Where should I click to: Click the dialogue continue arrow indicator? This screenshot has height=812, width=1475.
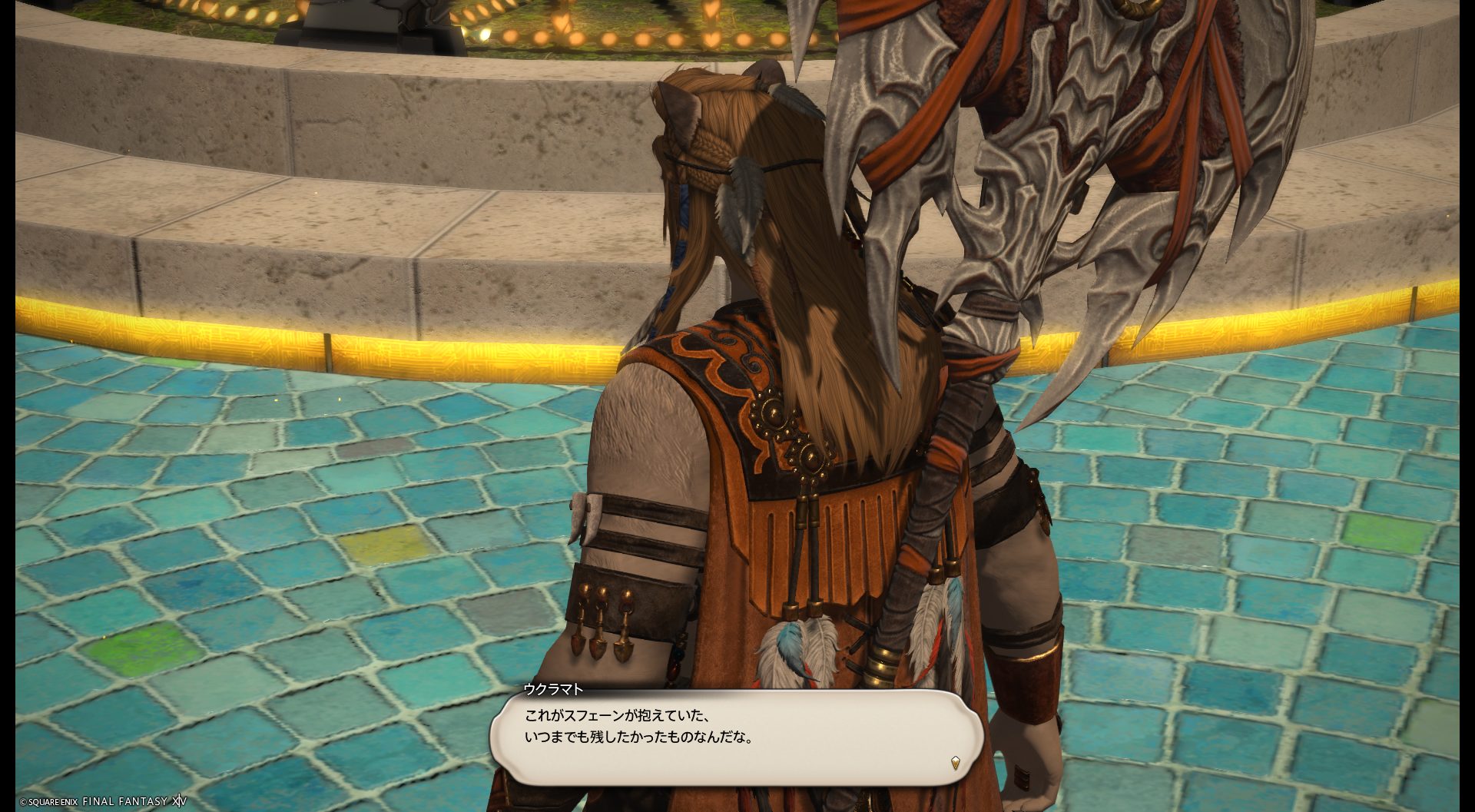click(955, 763)
